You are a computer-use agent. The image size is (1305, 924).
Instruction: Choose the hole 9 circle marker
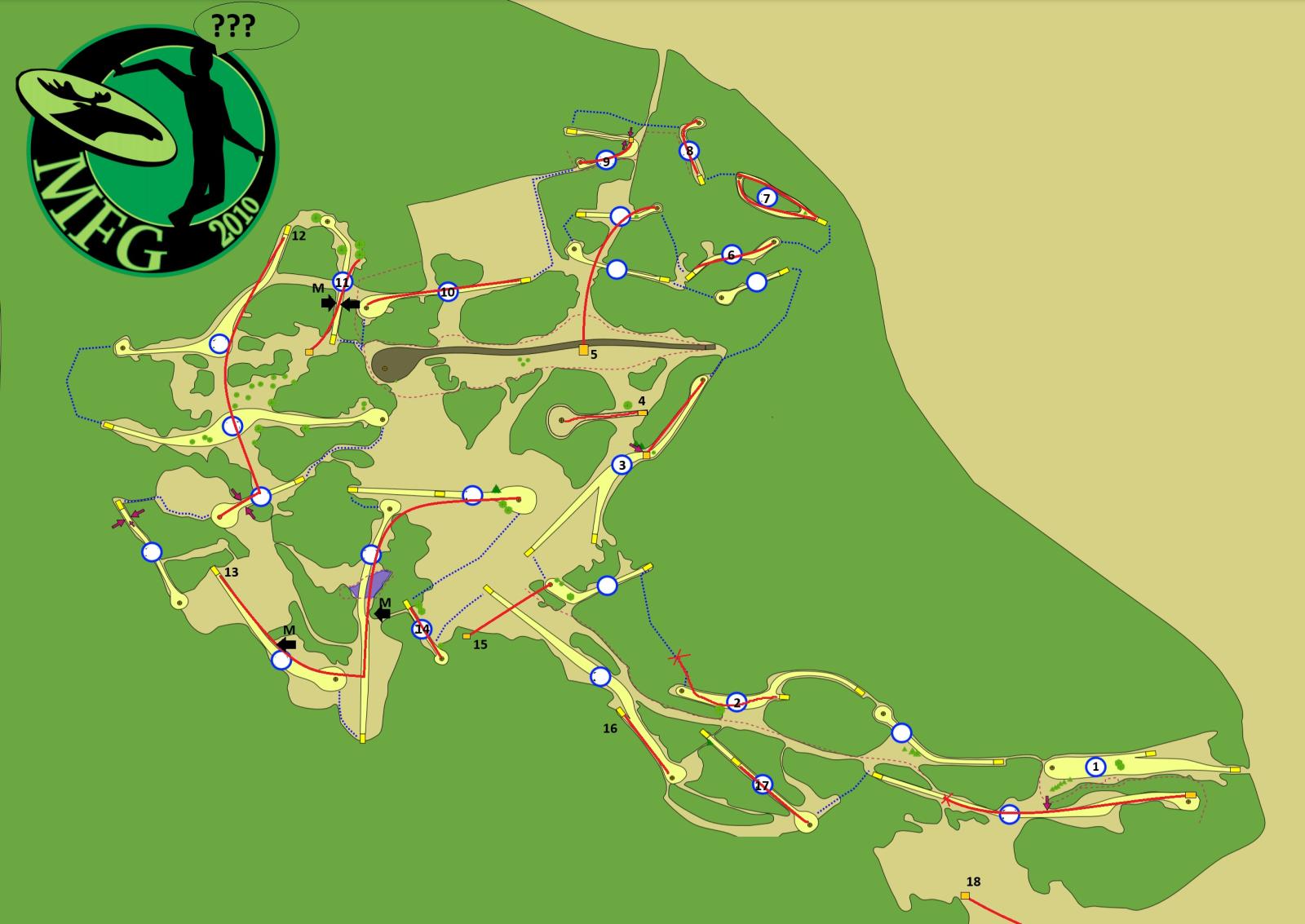pos(605,161)
